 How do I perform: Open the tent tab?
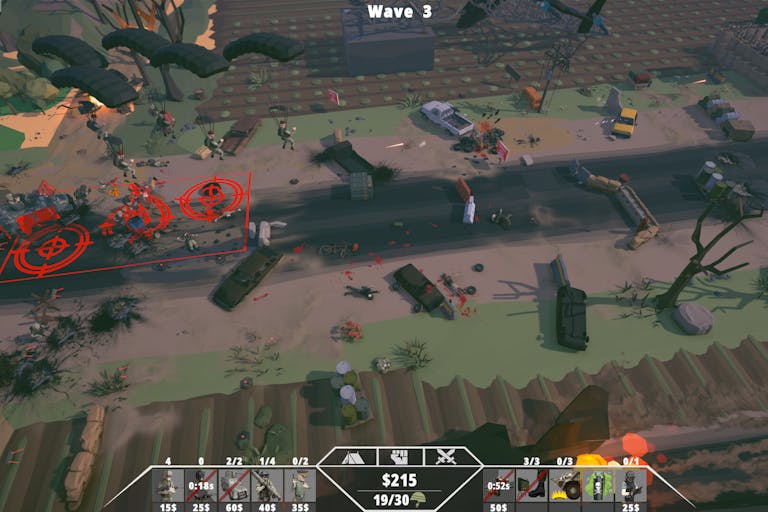(x=352, y=457)
